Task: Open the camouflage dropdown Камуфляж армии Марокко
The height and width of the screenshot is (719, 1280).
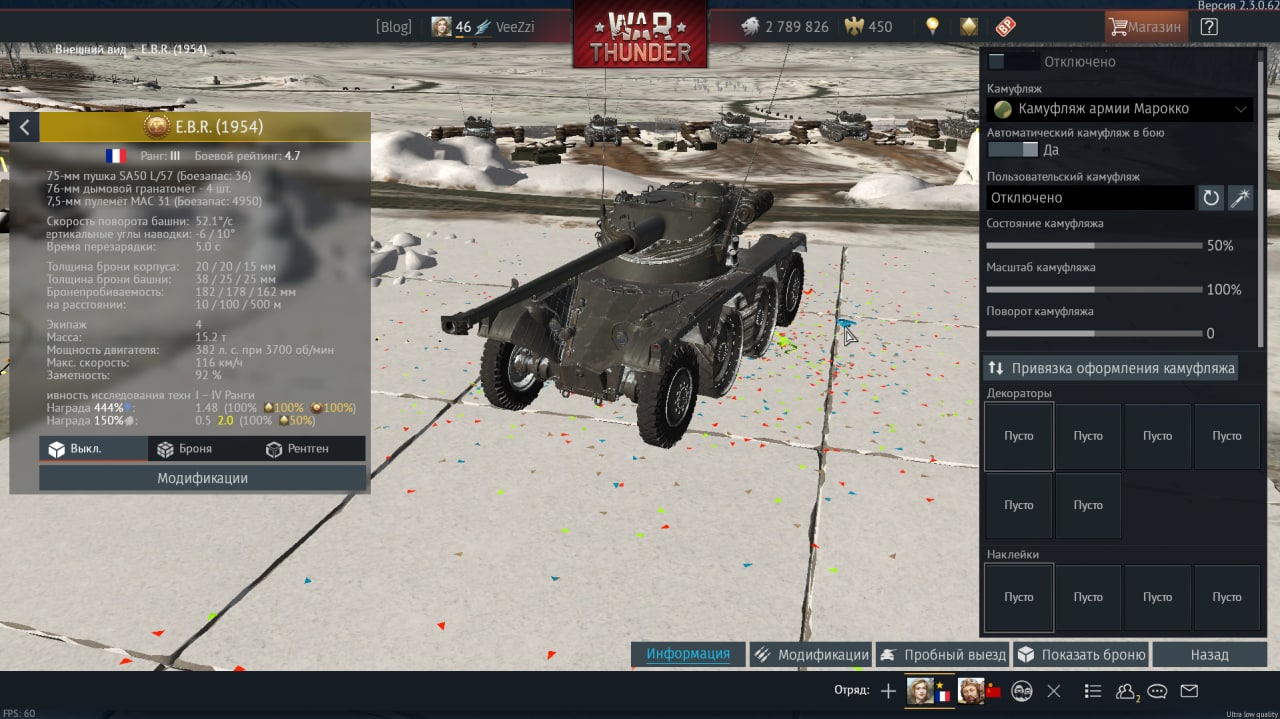Action: tap(1119, 109)
